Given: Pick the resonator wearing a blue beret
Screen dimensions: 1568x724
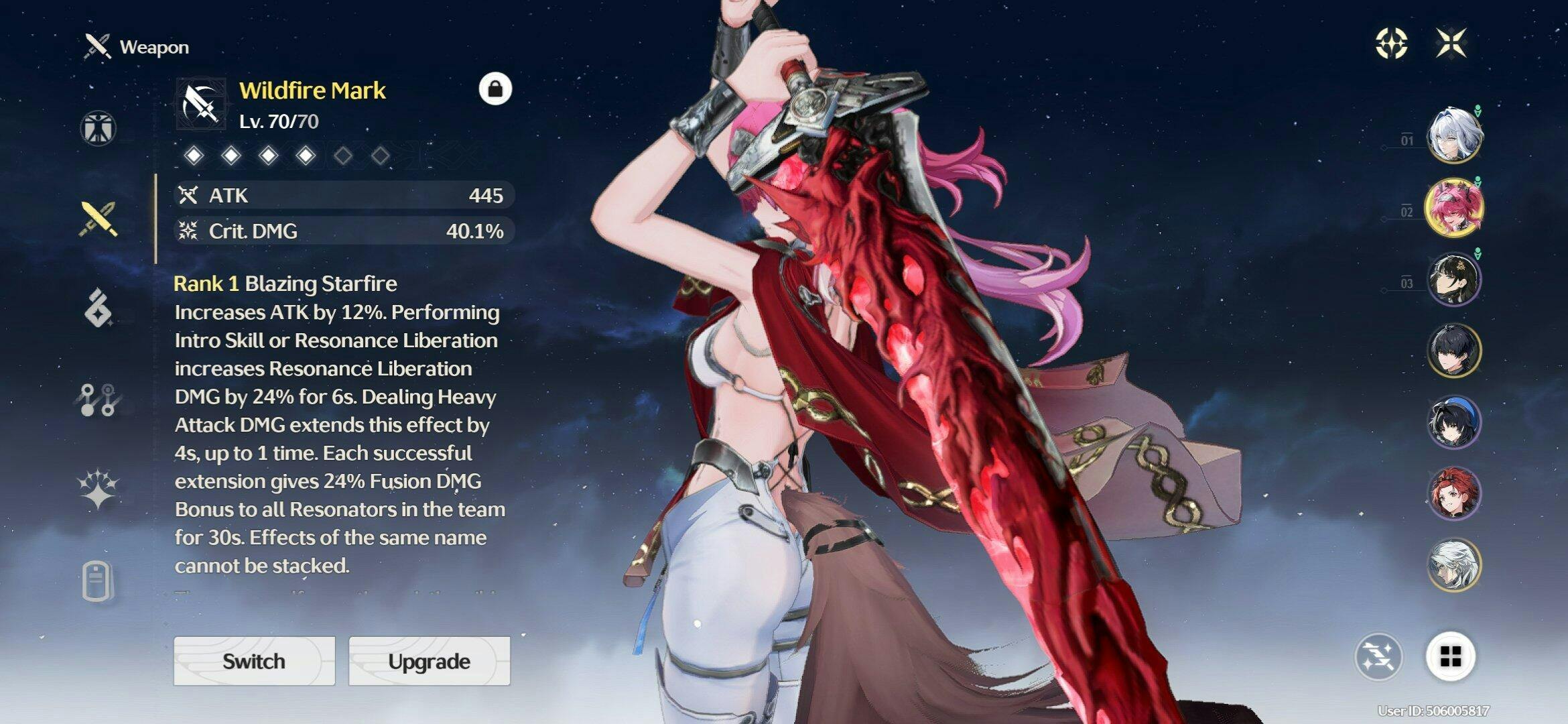Looking at the screenshot, I should click(1453, 422).
